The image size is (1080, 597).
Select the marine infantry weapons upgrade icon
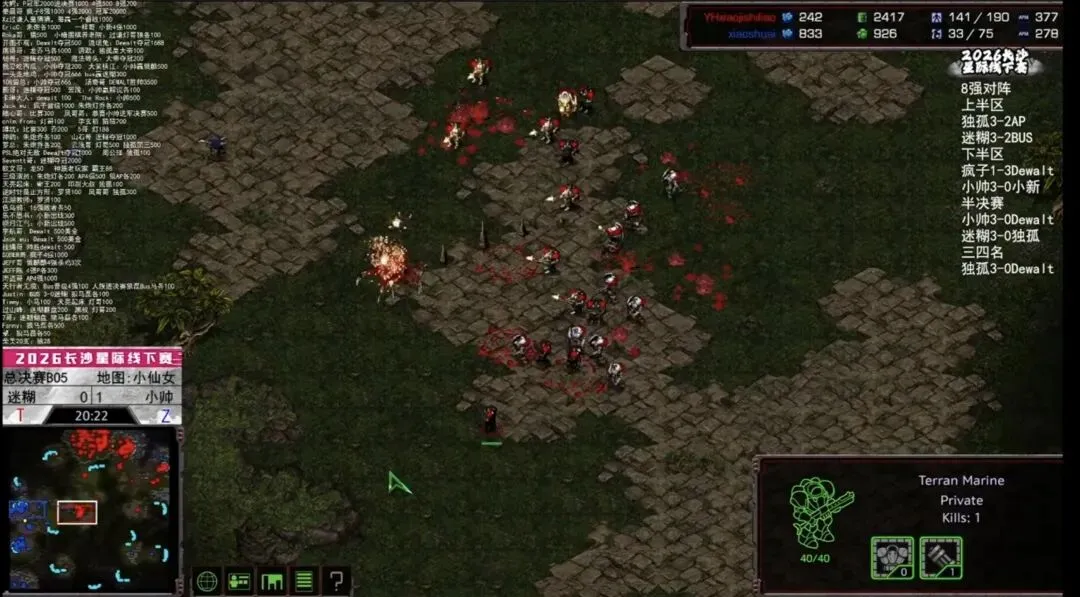940,557
